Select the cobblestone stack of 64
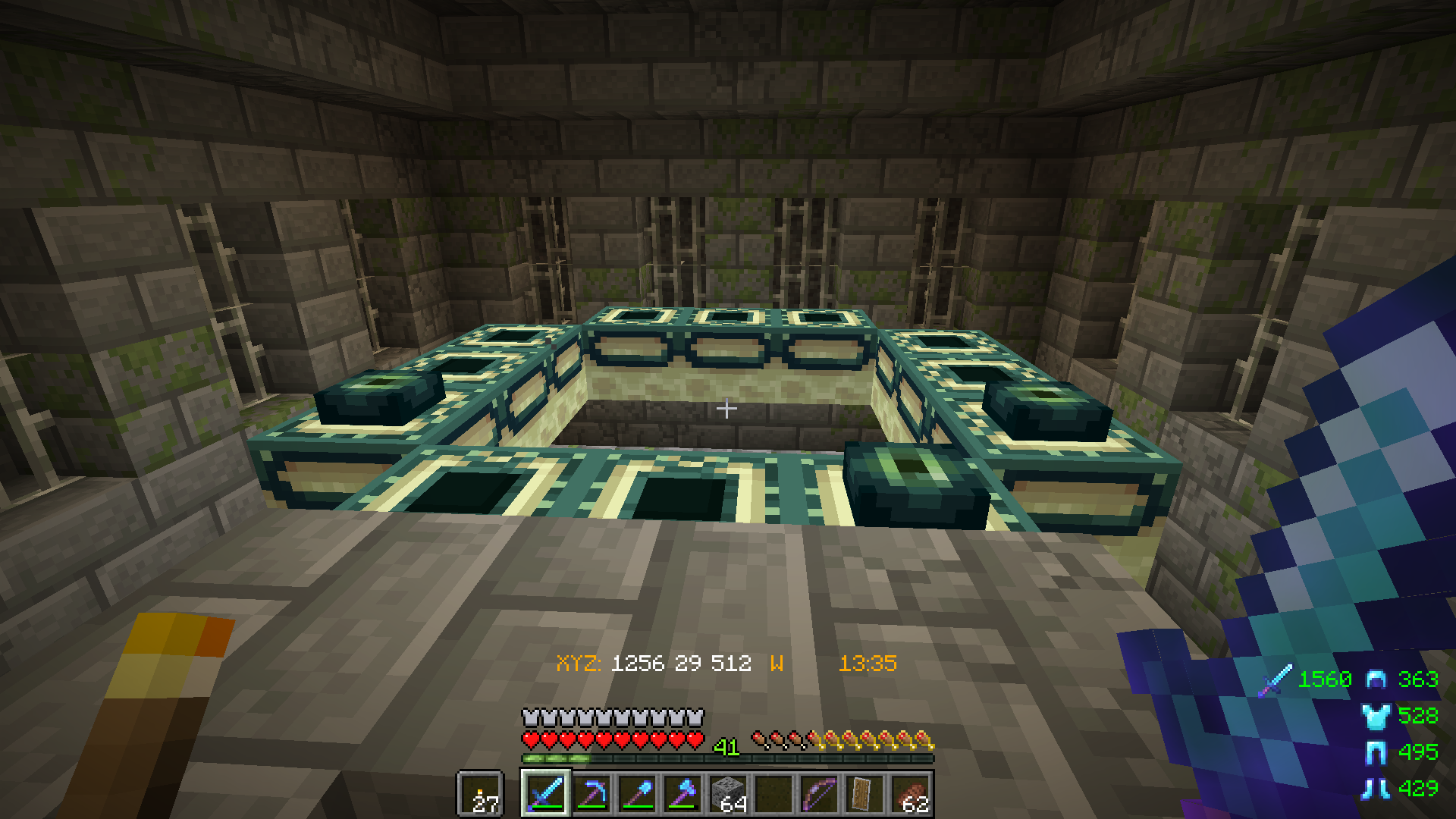Viewport: 1456px width, 819px height. coord(728,793)
